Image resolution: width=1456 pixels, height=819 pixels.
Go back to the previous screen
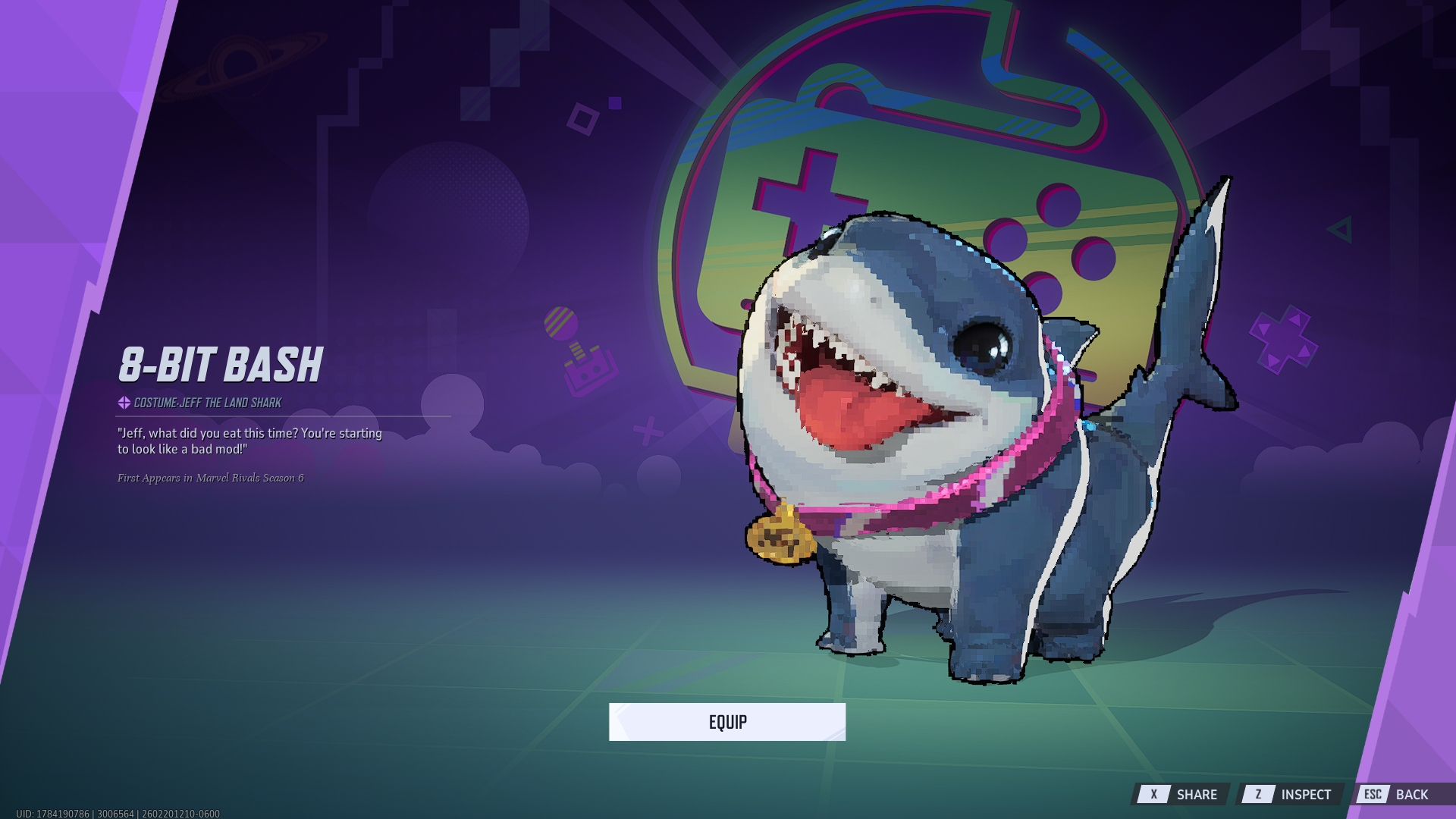point(1397,794)
